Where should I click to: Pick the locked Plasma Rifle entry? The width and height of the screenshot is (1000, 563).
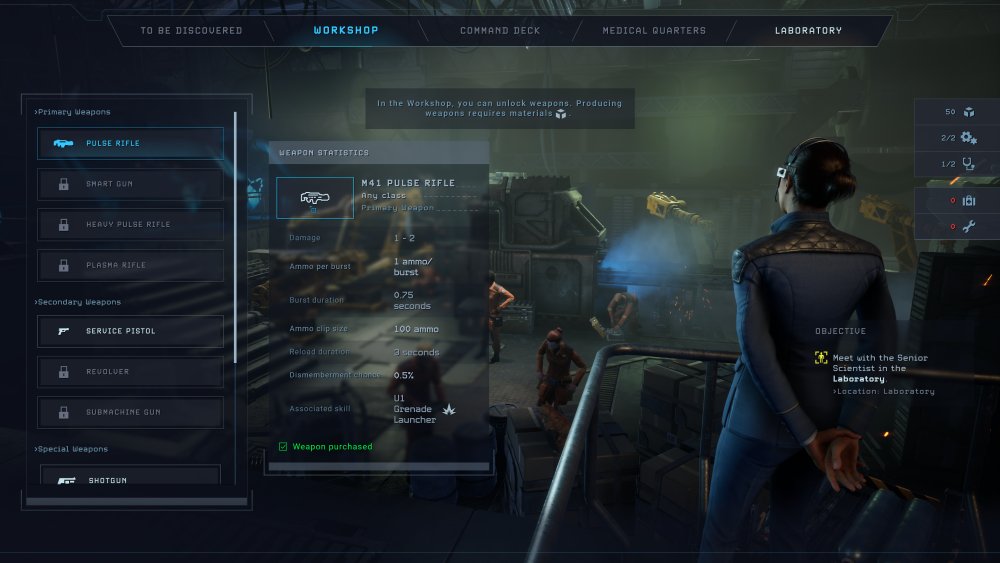click(131, 265)
